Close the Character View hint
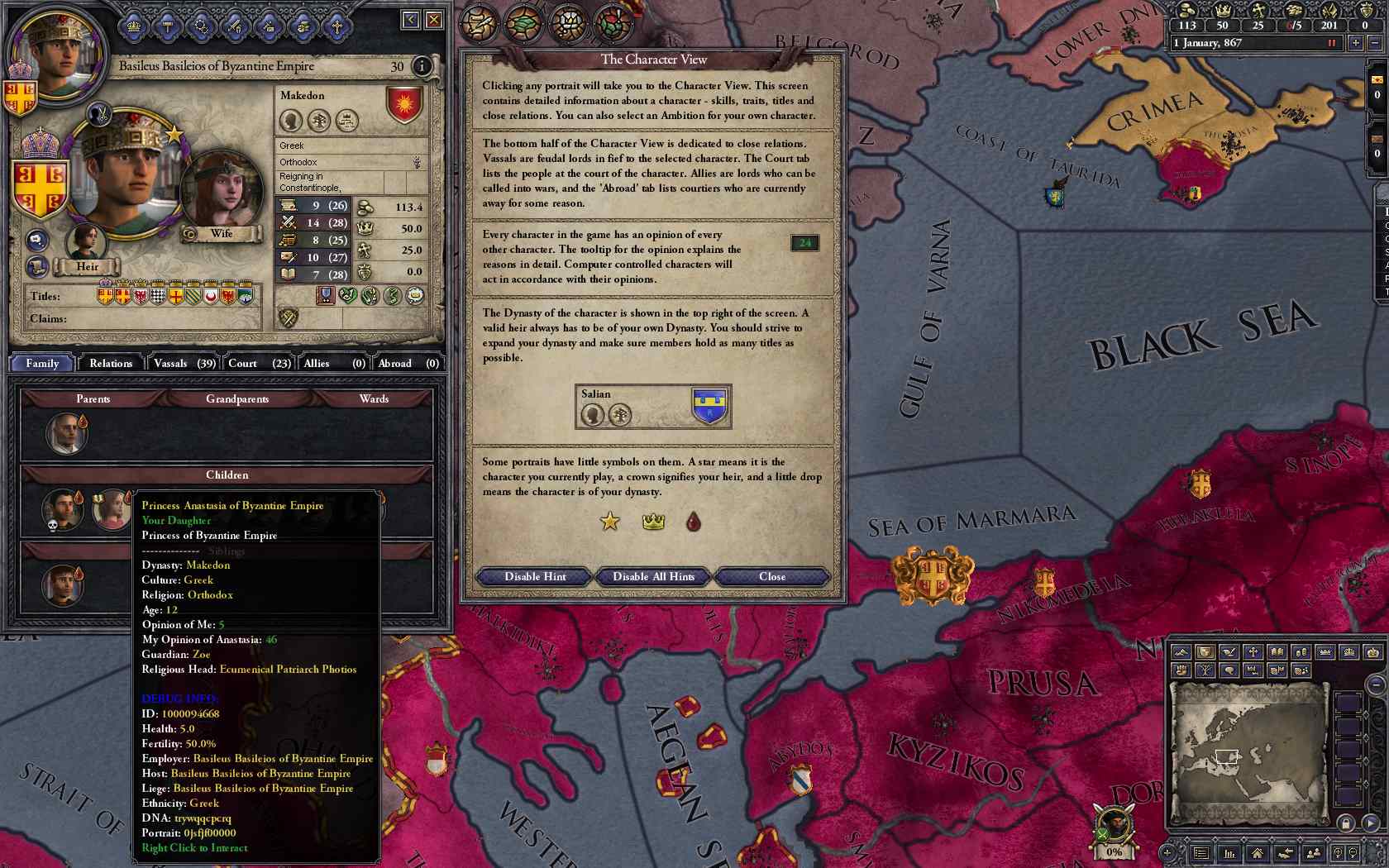This screenshot has height=868, width=1389. coord(772,576)
